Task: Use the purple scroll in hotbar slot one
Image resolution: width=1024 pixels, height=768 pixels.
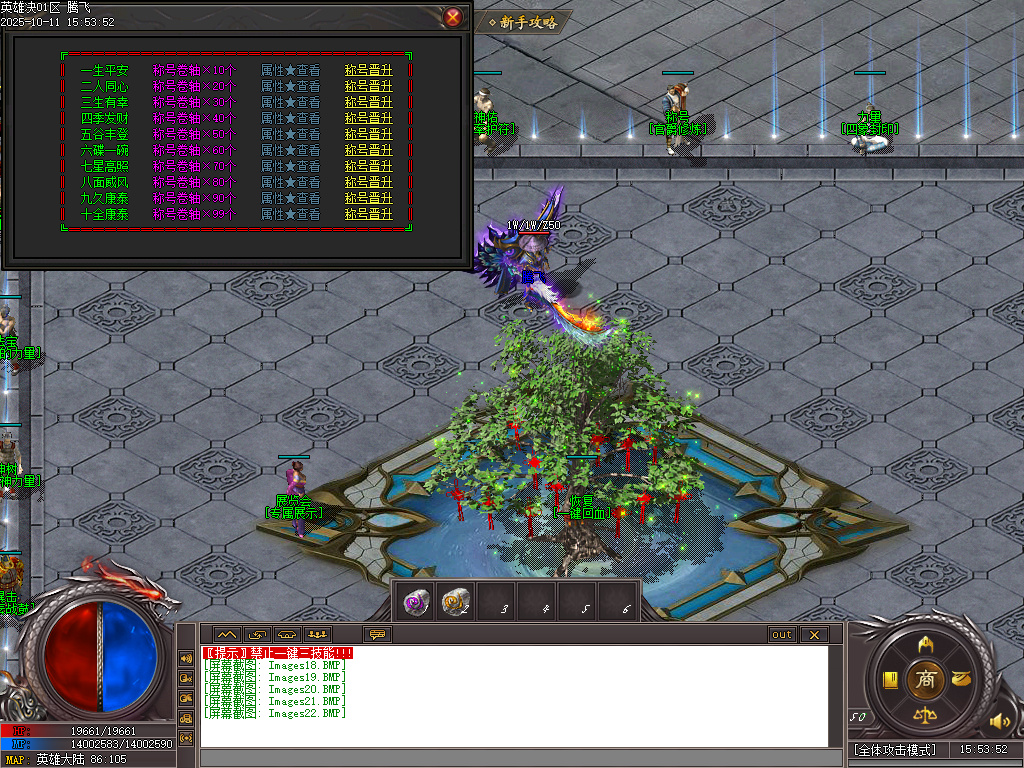Action: point(418,602)
